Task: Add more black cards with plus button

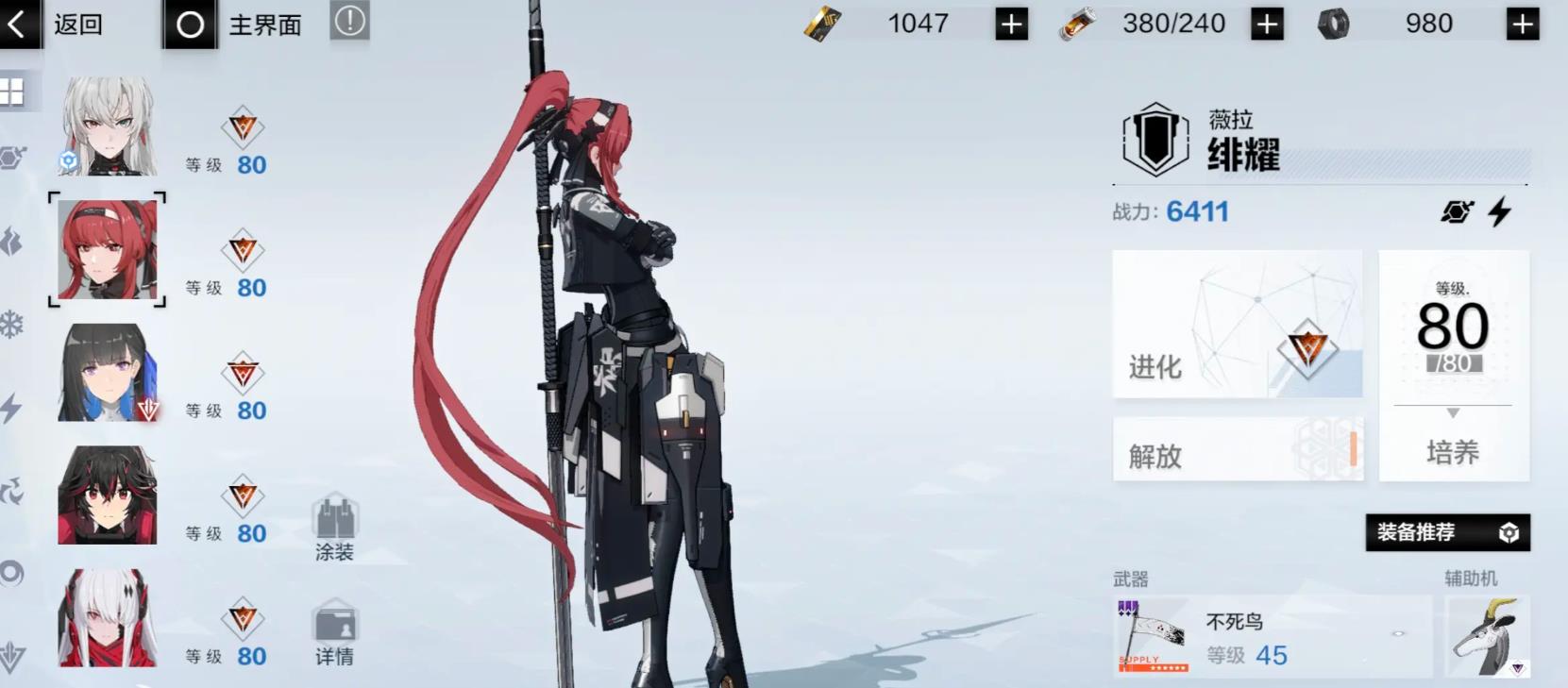Action: tap(1011, 25)
